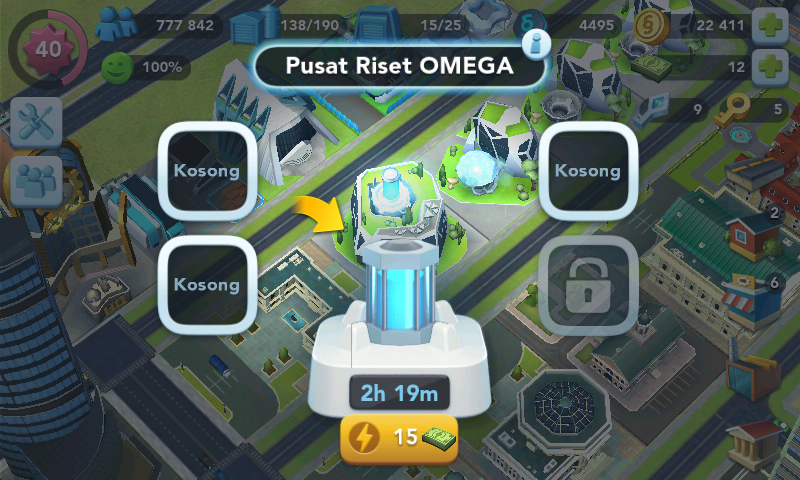Tap the level 40 badge
The height and width of the screenshot is (480, 800).
pyautogui.click(x=45, y=45)
